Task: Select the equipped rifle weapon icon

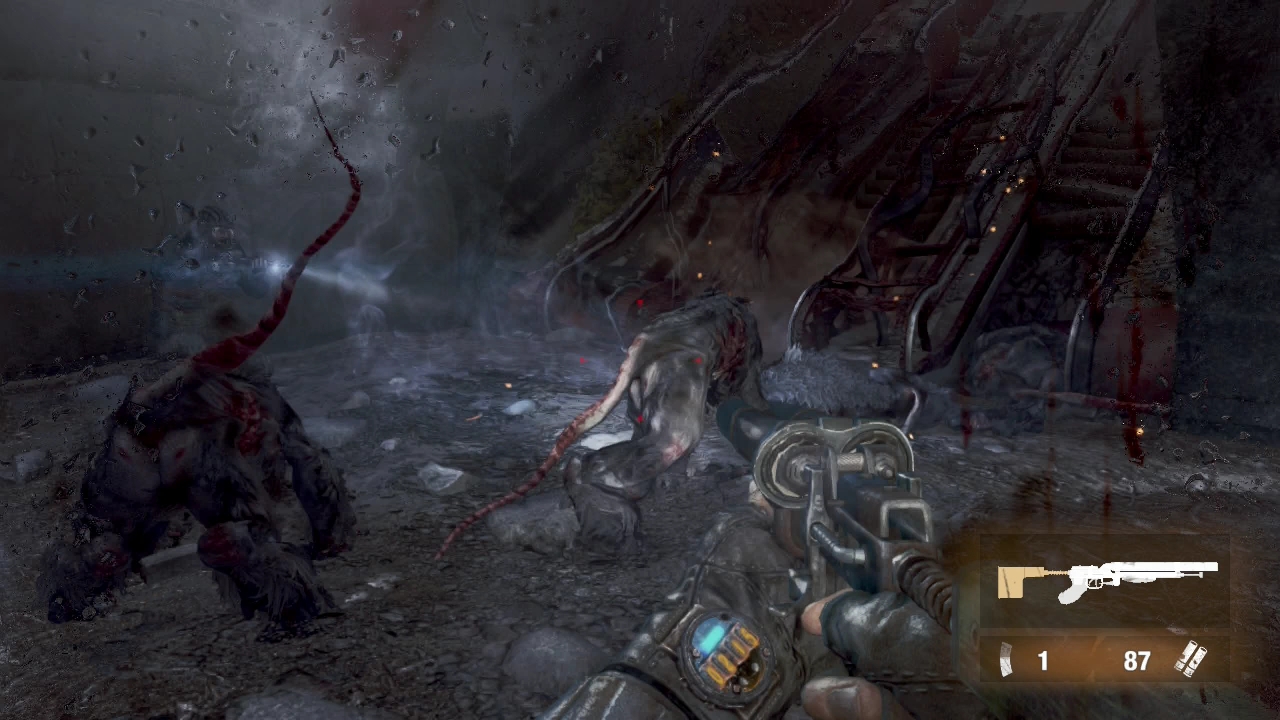Action: point(1106,580)
